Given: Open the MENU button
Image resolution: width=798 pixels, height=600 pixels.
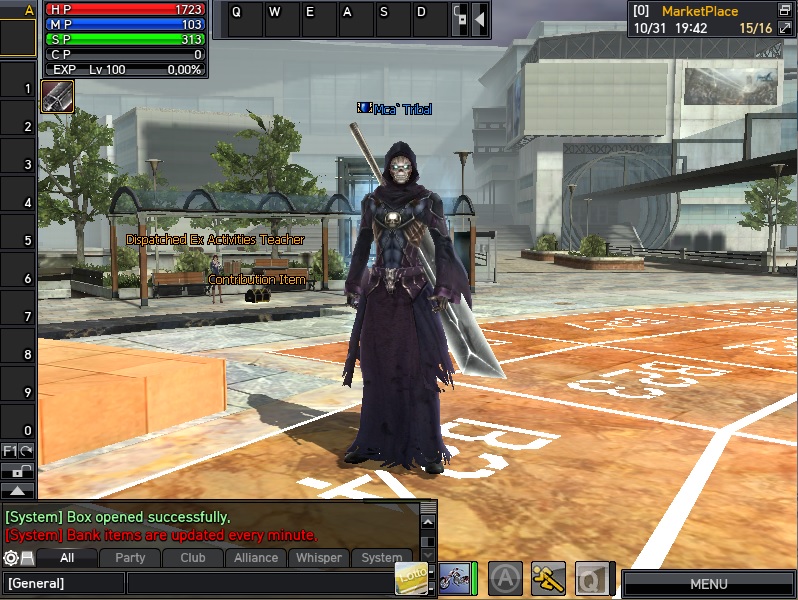Looking at the screenshot, I should tap(708, 583).
